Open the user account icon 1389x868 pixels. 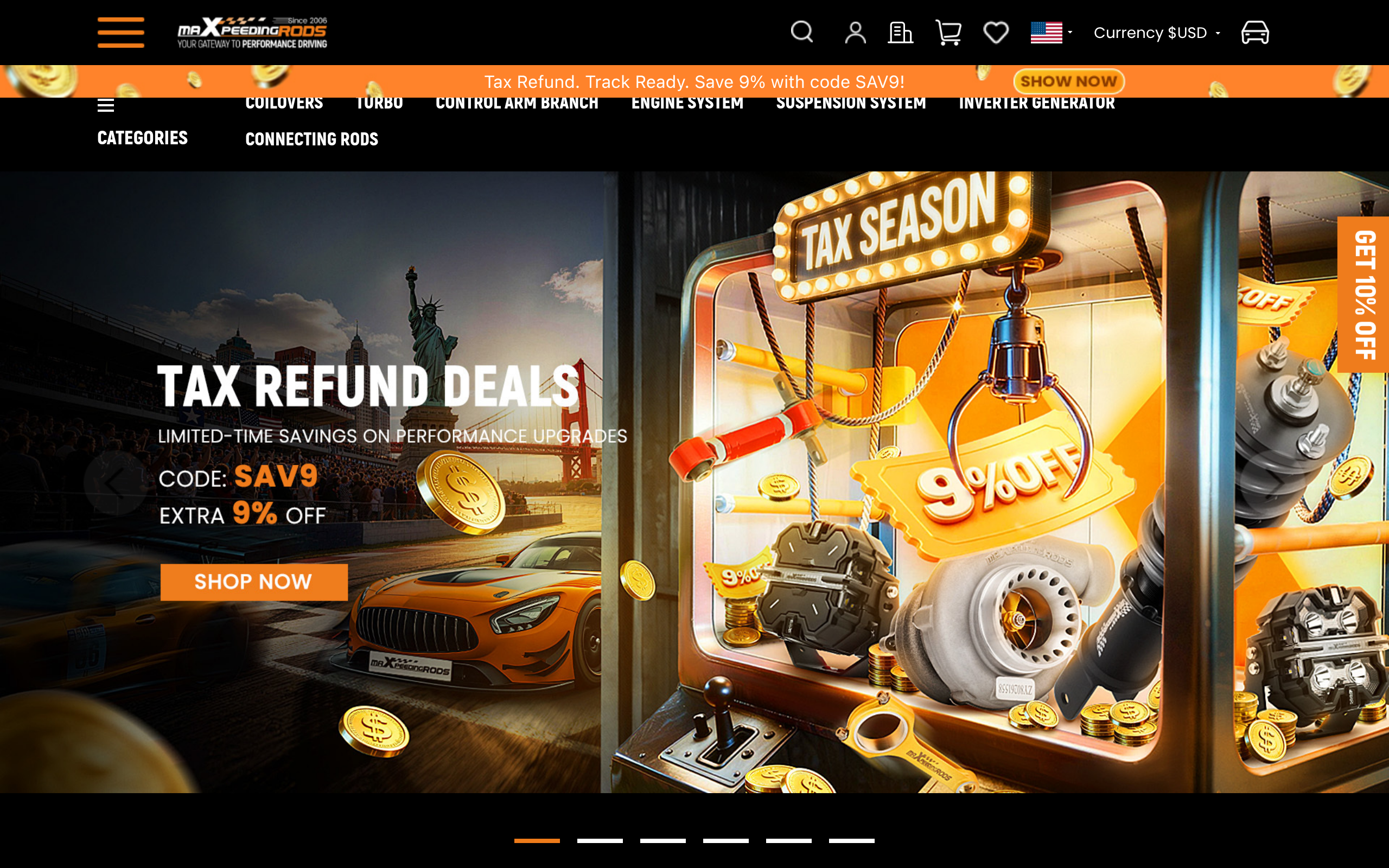[855, 32]
